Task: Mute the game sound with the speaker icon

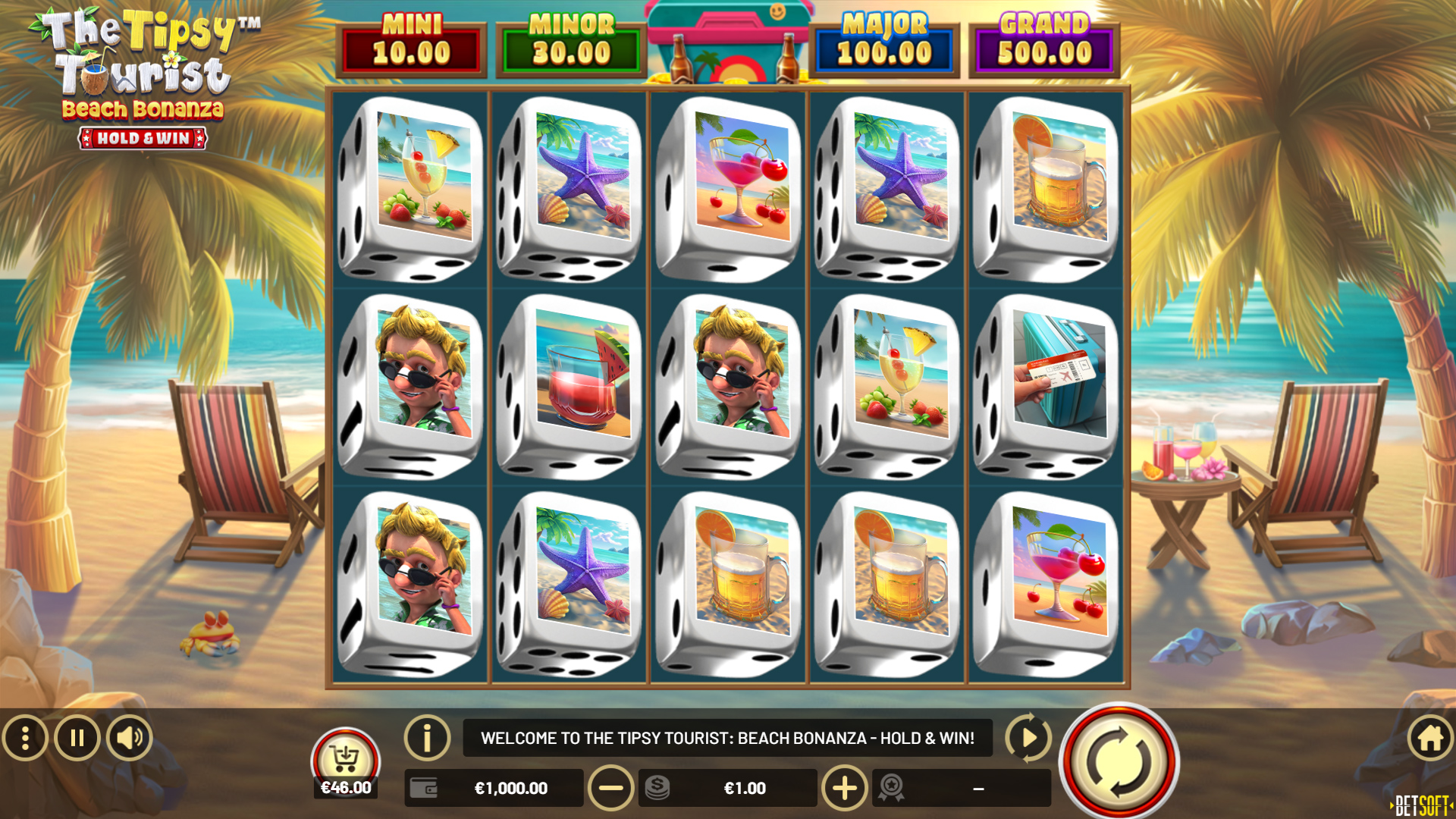Action: click(x=129, y=736)
